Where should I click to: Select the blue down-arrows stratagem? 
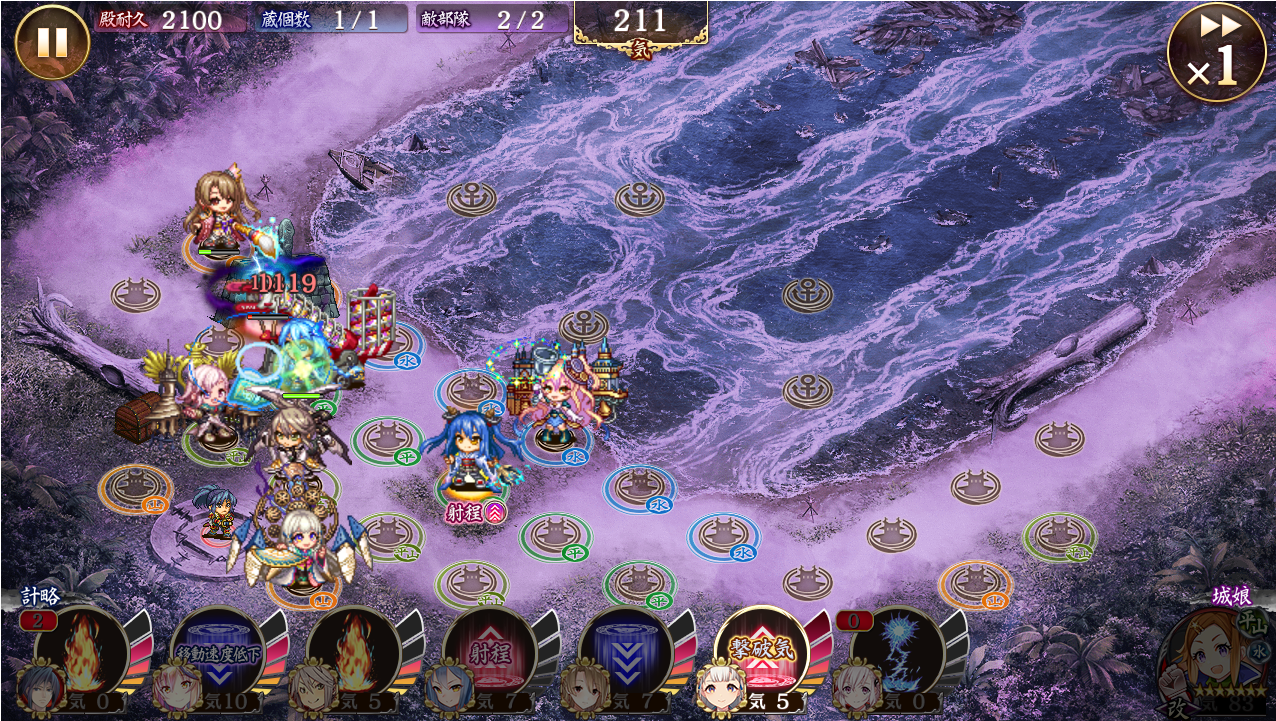pos(625,650)
